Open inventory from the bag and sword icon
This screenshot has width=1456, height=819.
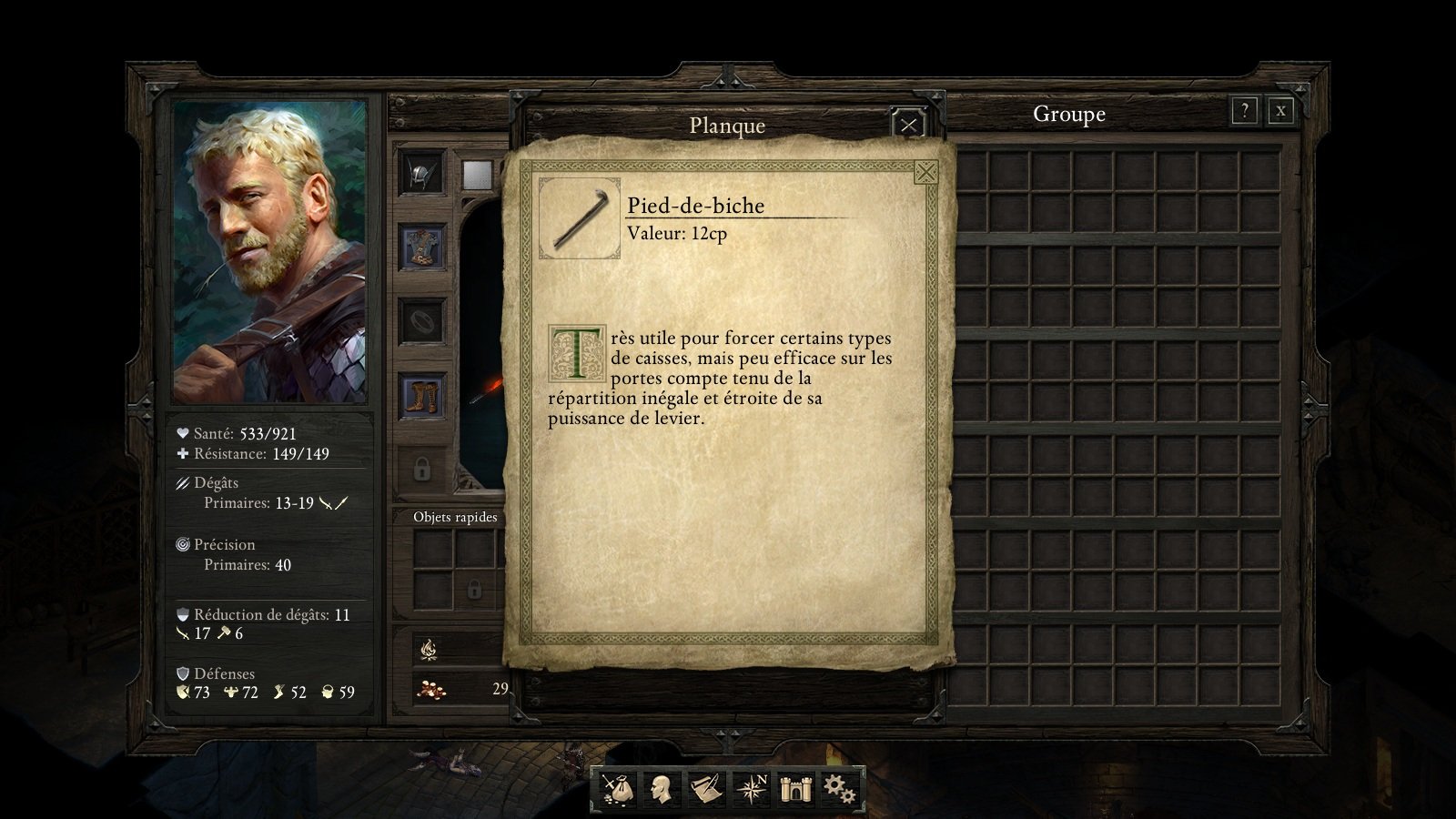pyautogui.click(x=614, y=788)
